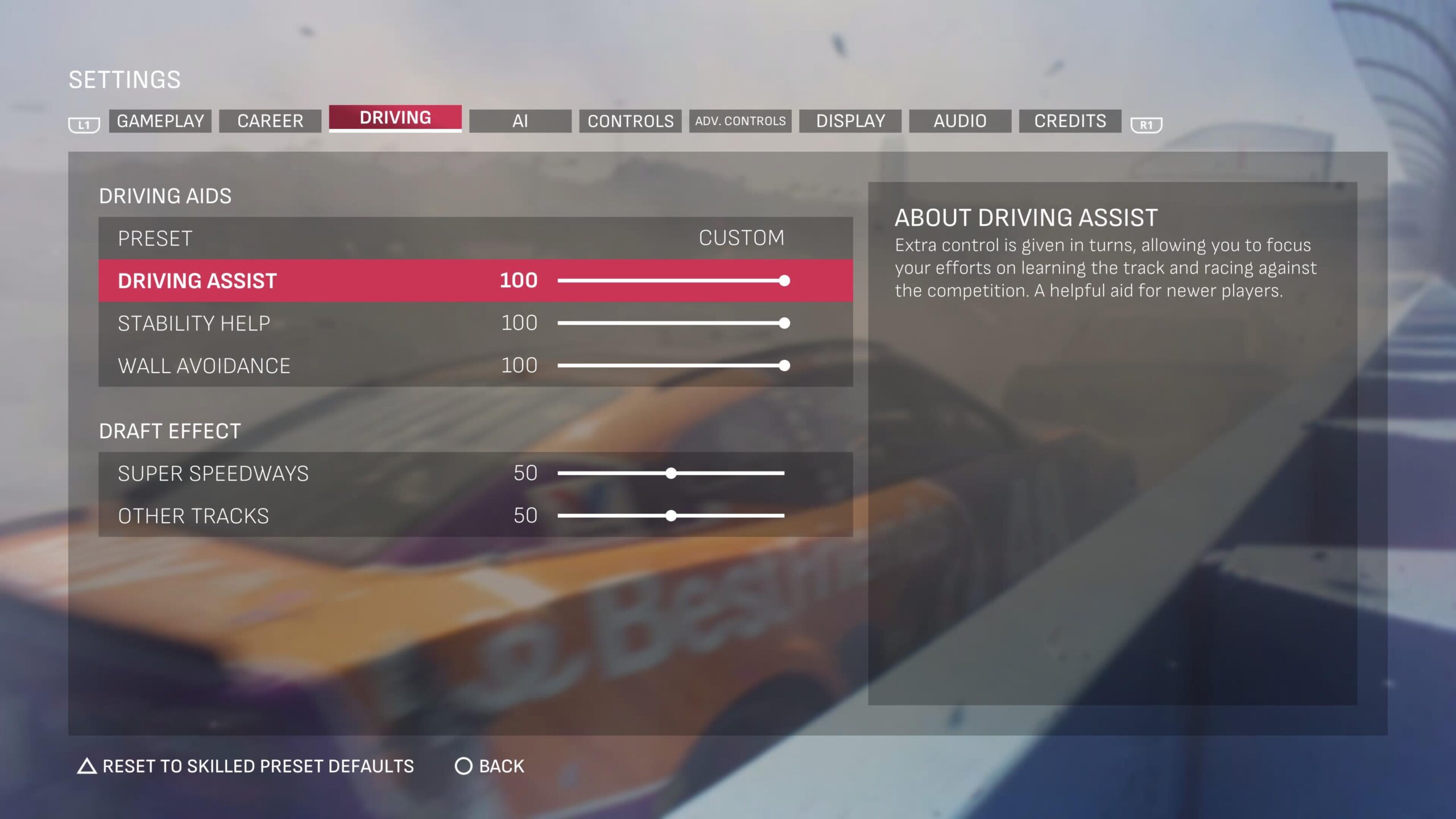Open the Career settings tab
Image resolution: width=1456 pixels, height=819 pixels.
pyautogui.click(x=270, y=121)
